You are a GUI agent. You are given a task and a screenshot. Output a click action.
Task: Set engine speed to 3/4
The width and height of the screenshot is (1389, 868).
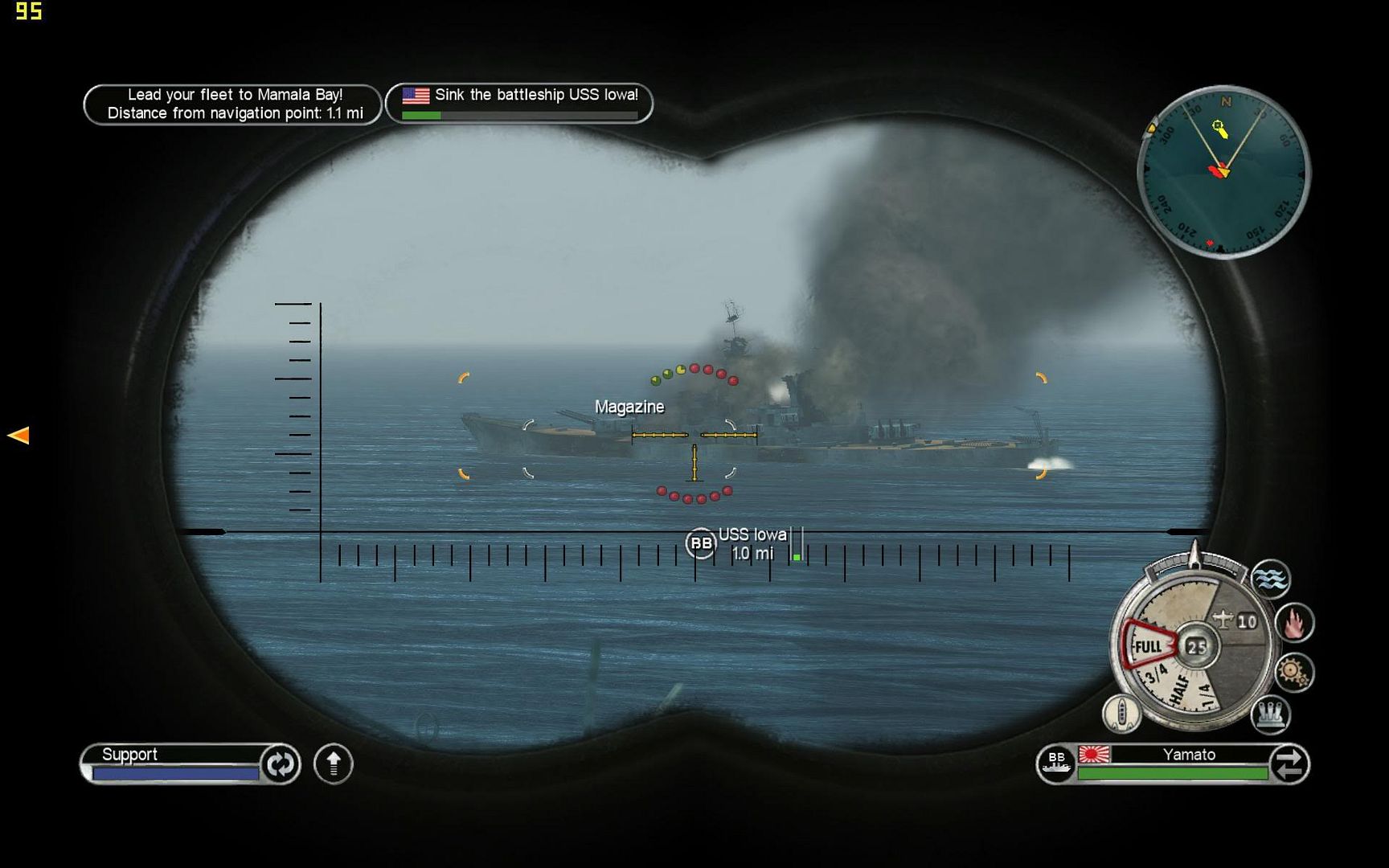[x=1156, y=676]
